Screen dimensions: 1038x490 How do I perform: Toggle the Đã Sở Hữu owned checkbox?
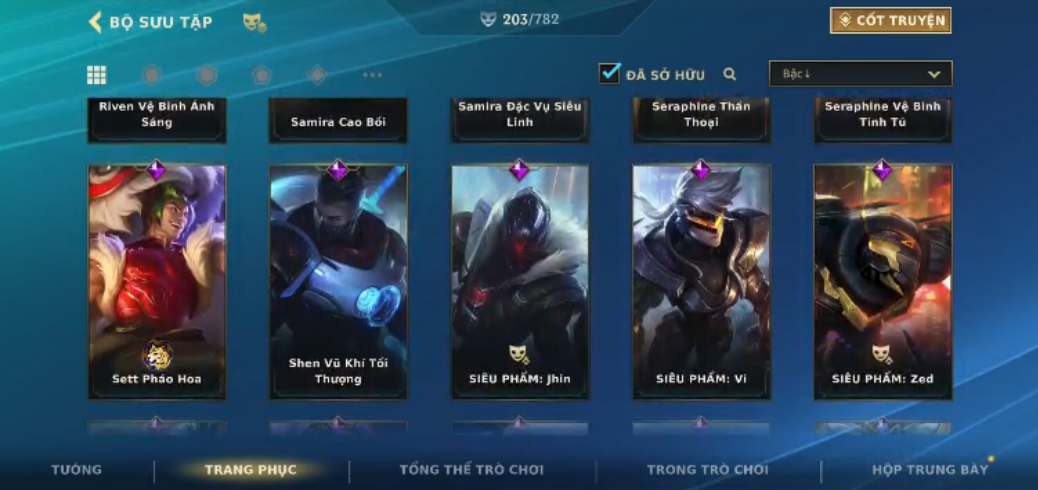pos(609,73)
